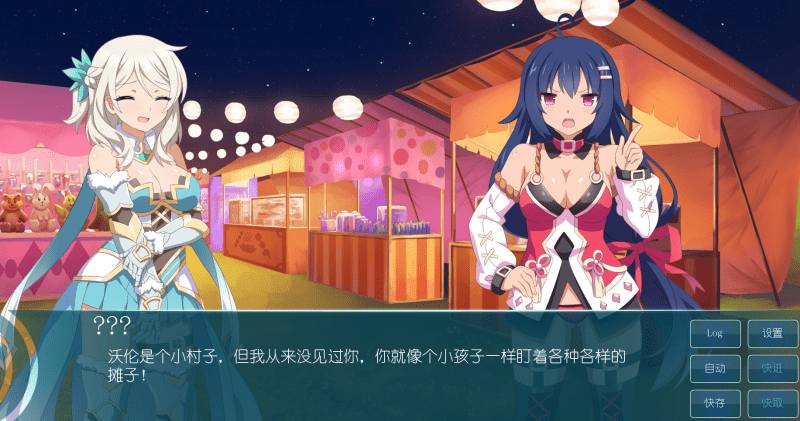Open the dialogue Log
This screenshot has width=800, height=421.
point(715,333)
